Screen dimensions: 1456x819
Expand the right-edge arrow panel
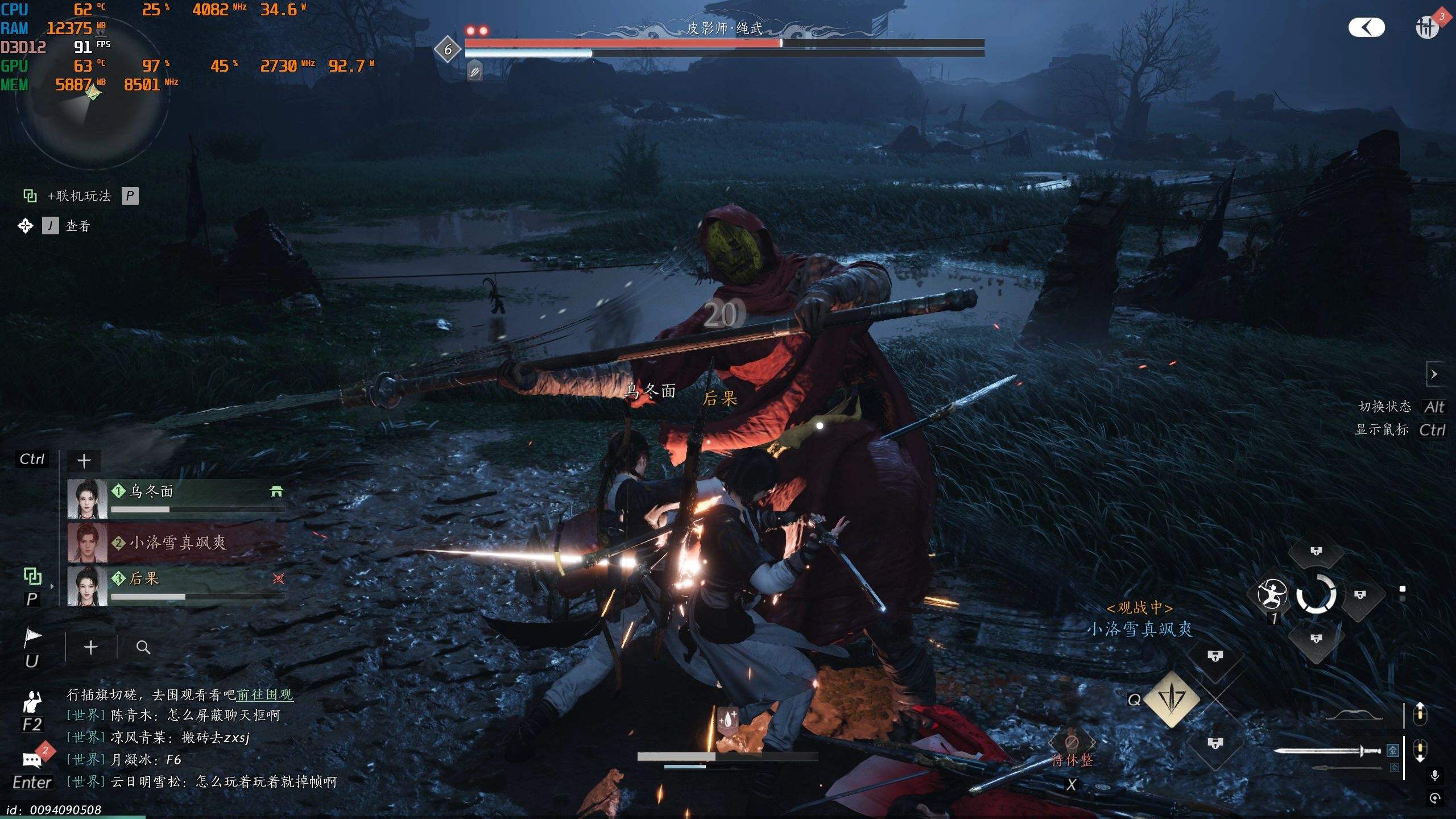click(1434, 374)
